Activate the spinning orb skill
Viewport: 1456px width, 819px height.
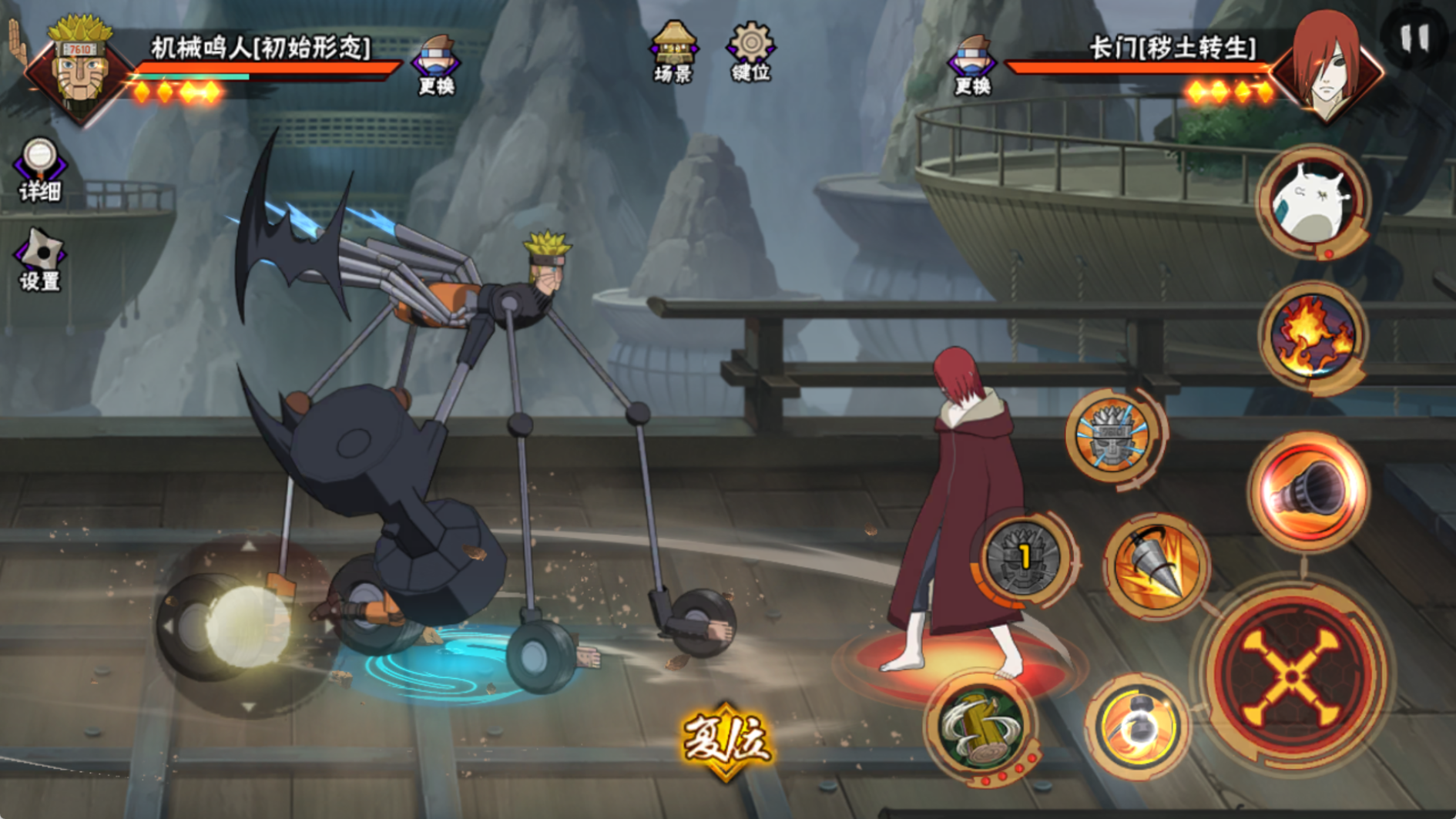click(x=1137, y=725)
